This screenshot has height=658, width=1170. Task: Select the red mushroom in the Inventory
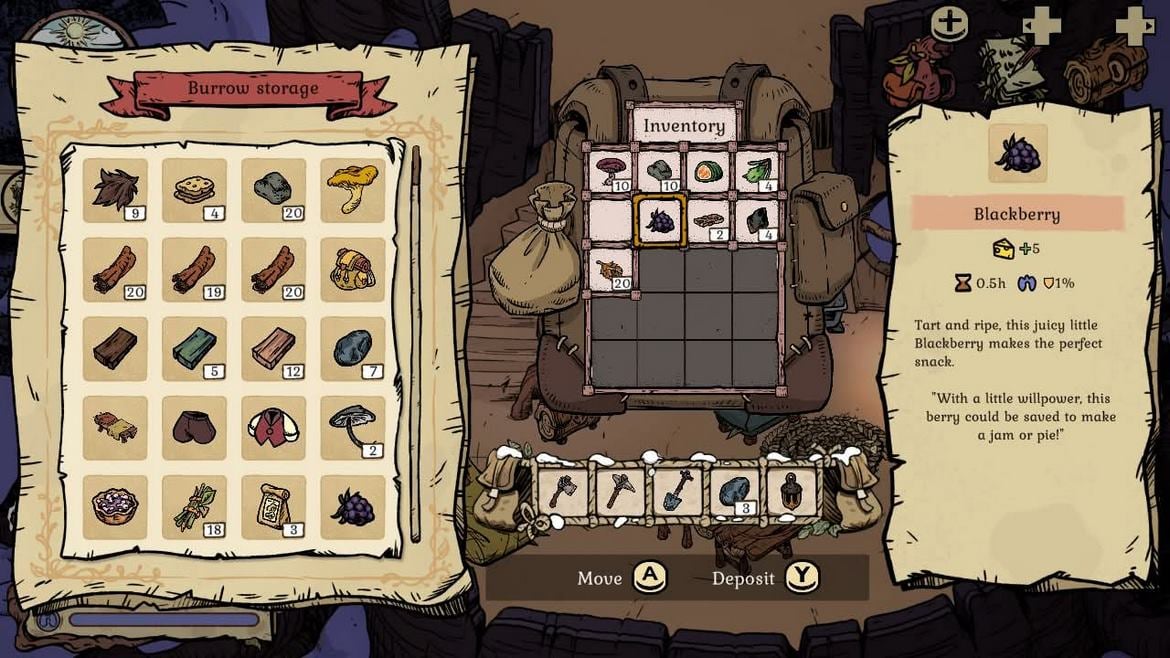(x=611, y=171)
